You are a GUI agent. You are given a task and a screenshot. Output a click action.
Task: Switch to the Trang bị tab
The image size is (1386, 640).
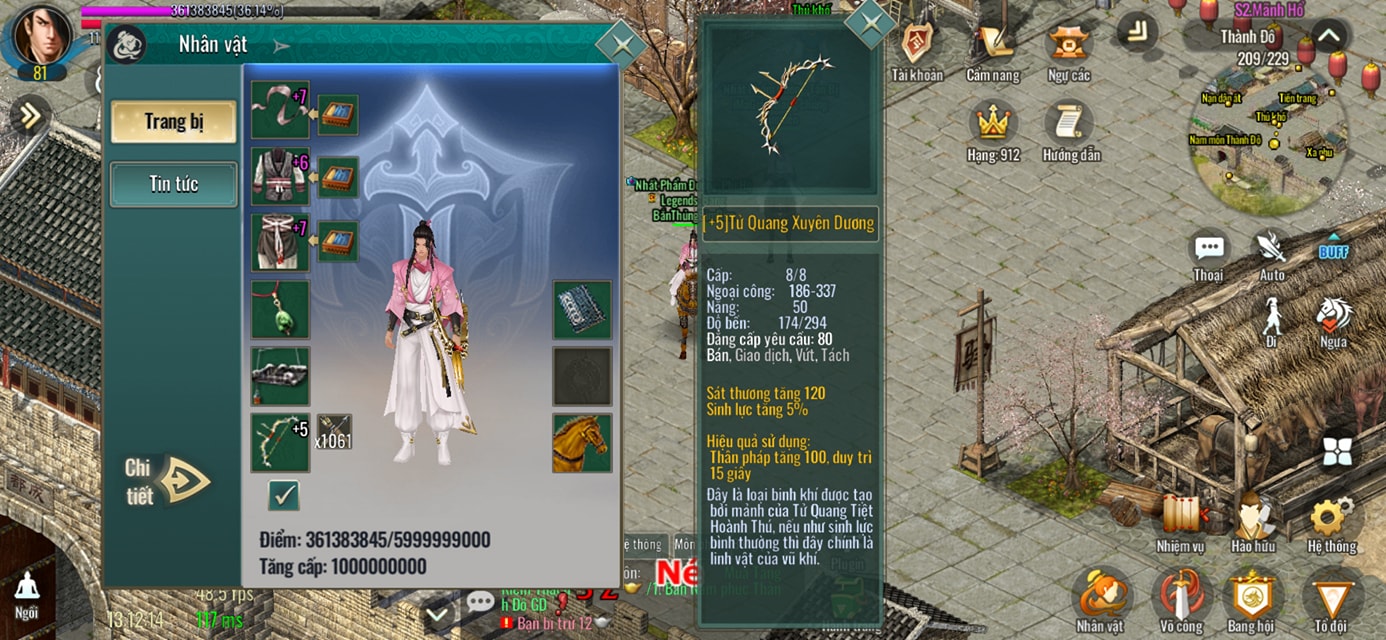174,122
